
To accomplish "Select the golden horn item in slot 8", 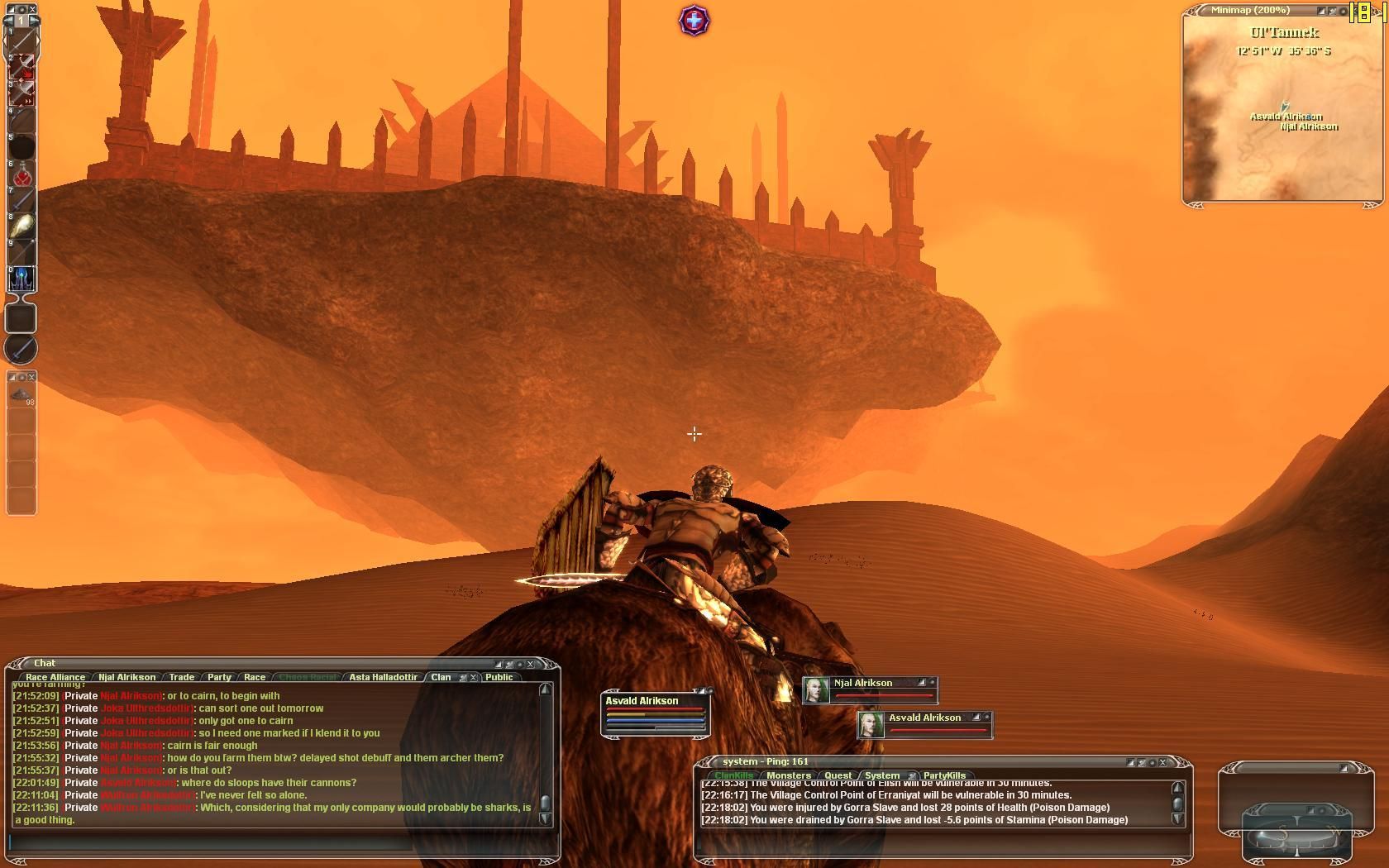I will tap(22, 227).
